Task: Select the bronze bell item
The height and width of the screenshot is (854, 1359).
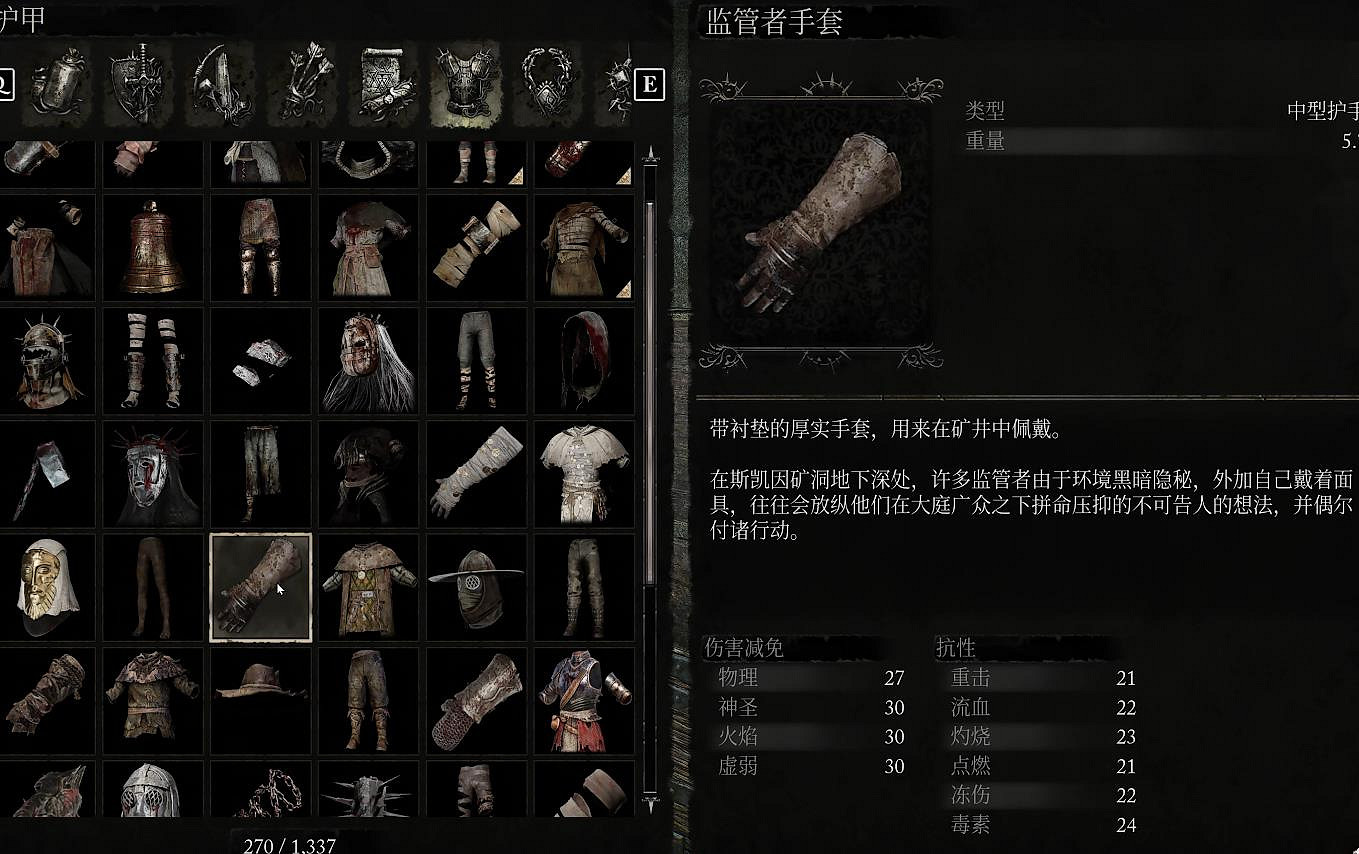Action: tap(152, 246)
